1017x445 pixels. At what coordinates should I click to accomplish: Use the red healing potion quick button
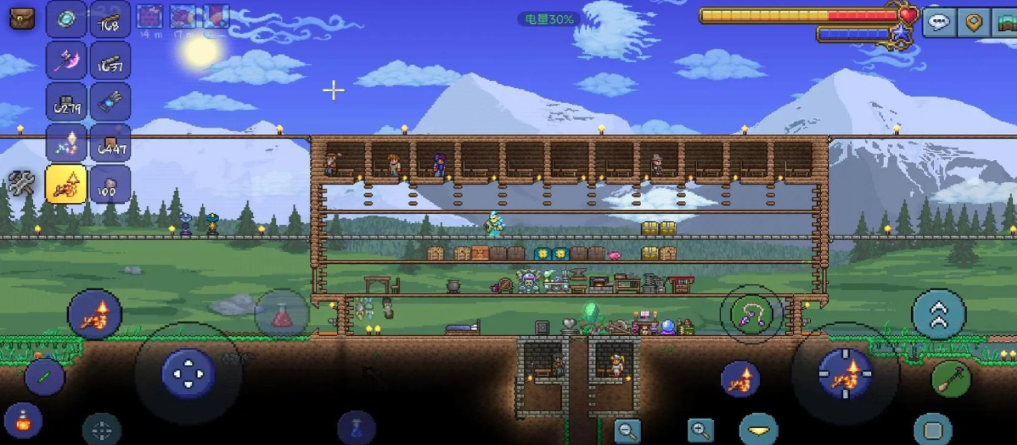[281, 315]
